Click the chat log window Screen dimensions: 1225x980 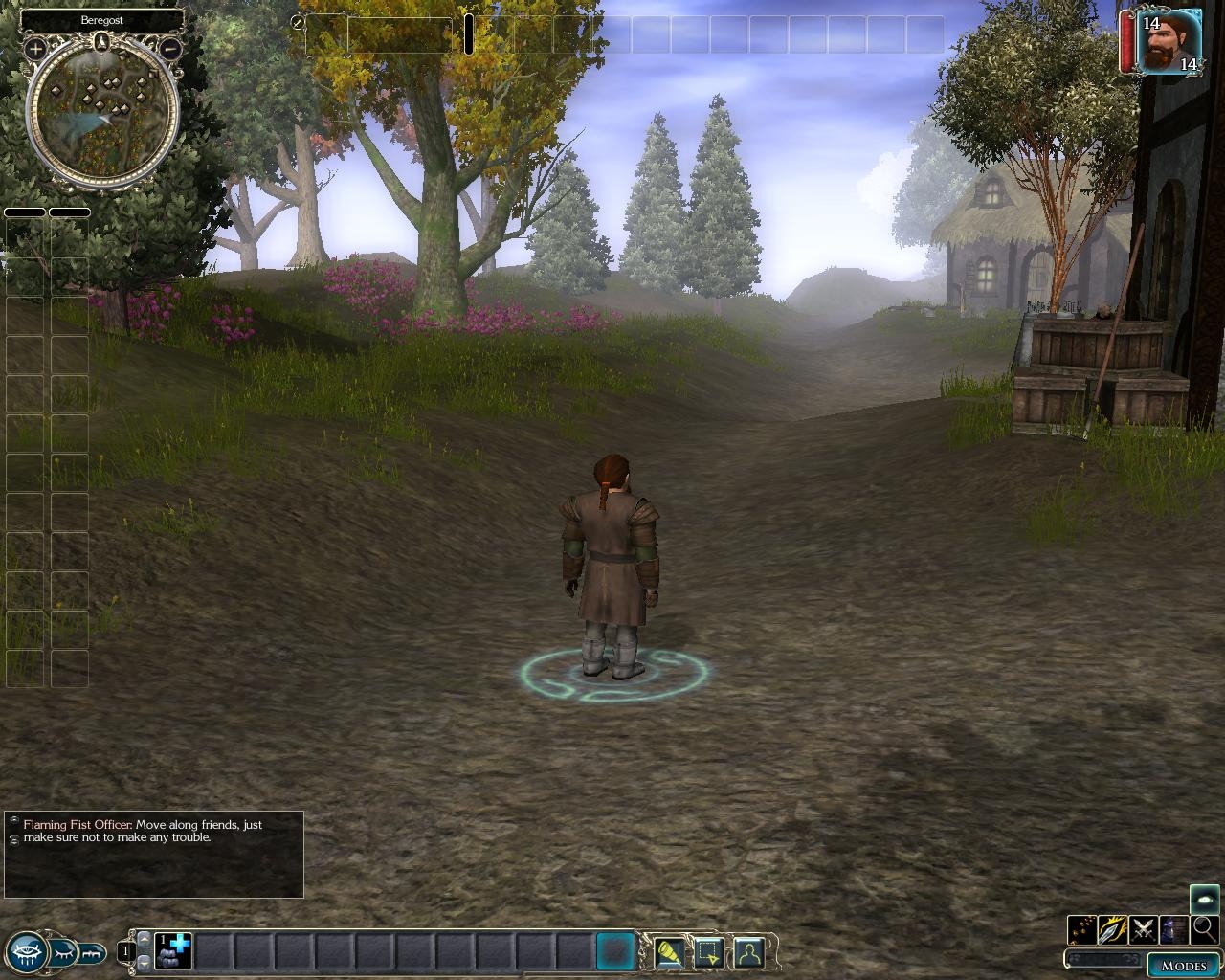click(154, 855)
